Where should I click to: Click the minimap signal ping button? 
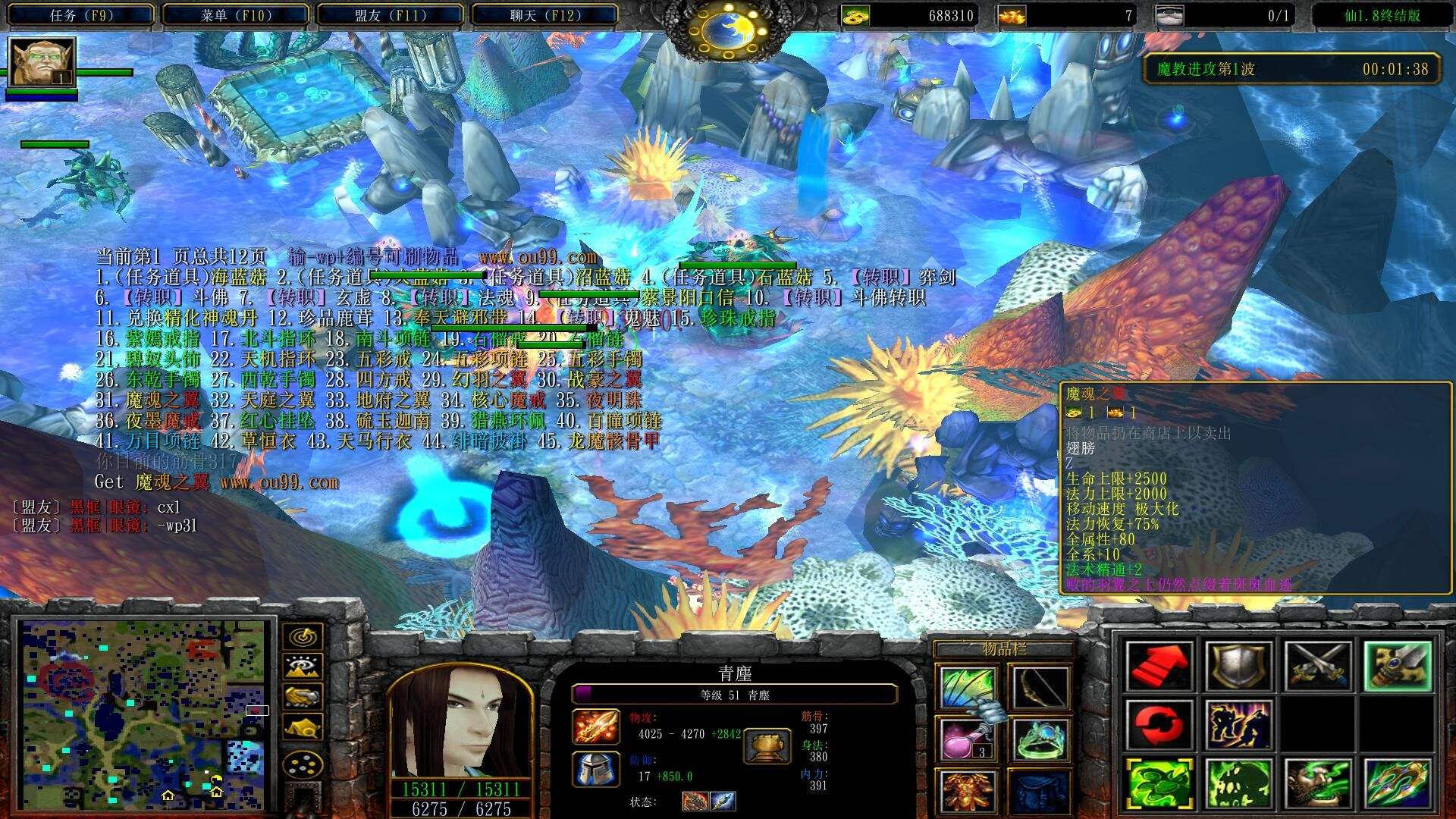[303, 636]
